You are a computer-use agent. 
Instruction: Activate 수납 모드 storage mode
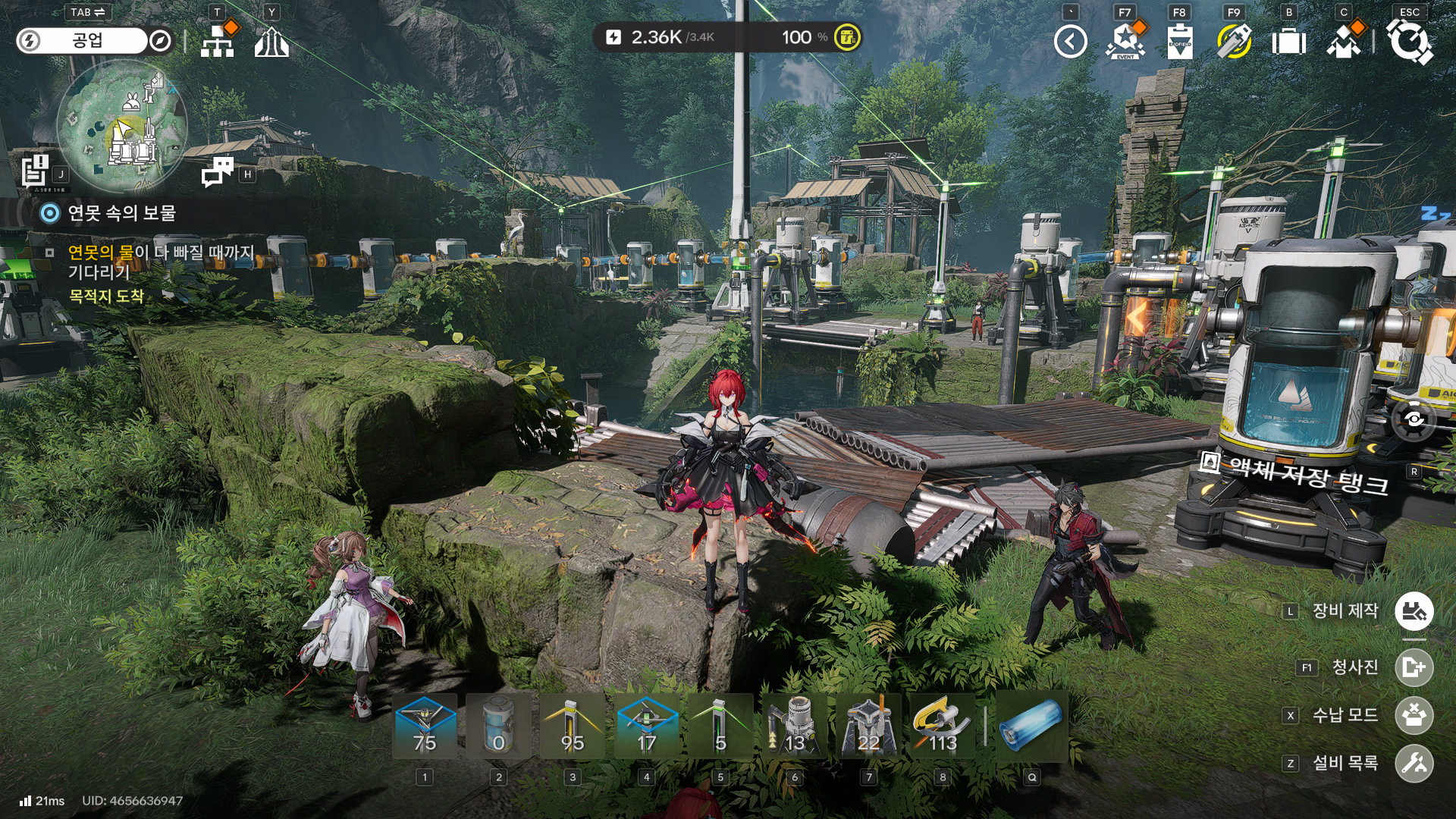click(x=1414, y=715)
